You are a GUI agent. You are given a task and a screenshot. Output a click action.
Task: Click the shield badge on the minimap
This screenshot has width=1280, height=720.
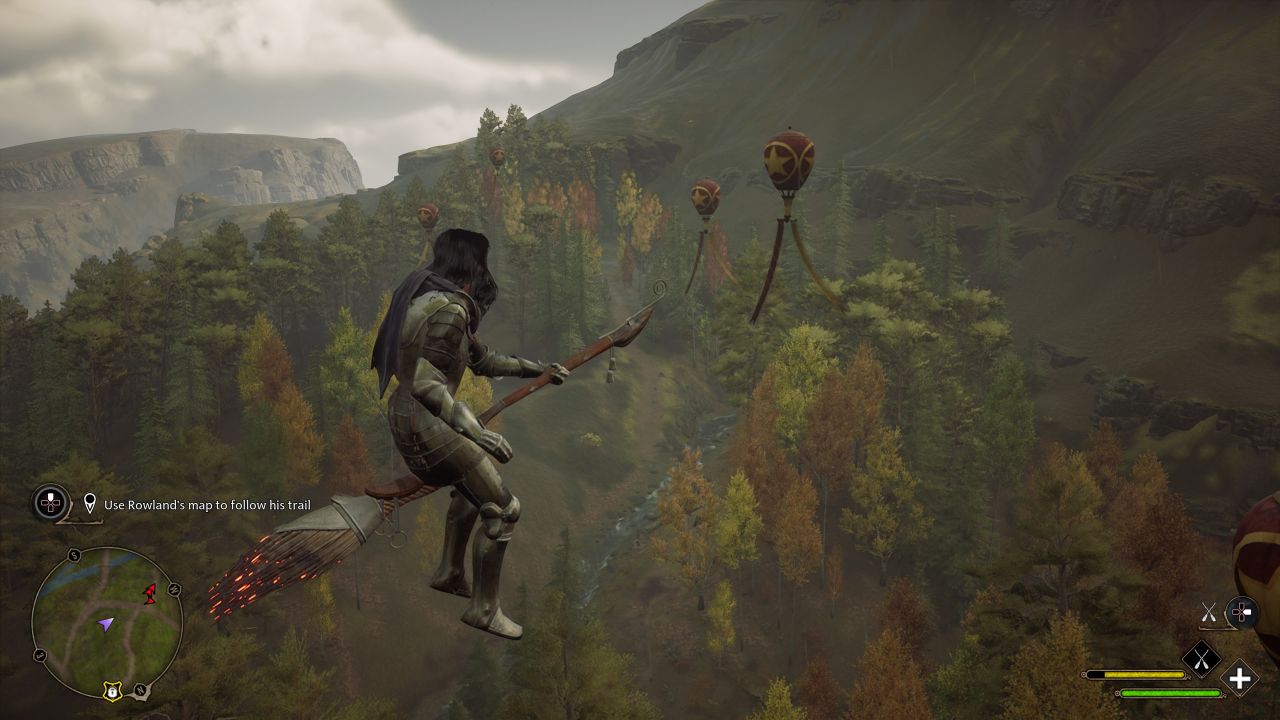pos(112,692)
